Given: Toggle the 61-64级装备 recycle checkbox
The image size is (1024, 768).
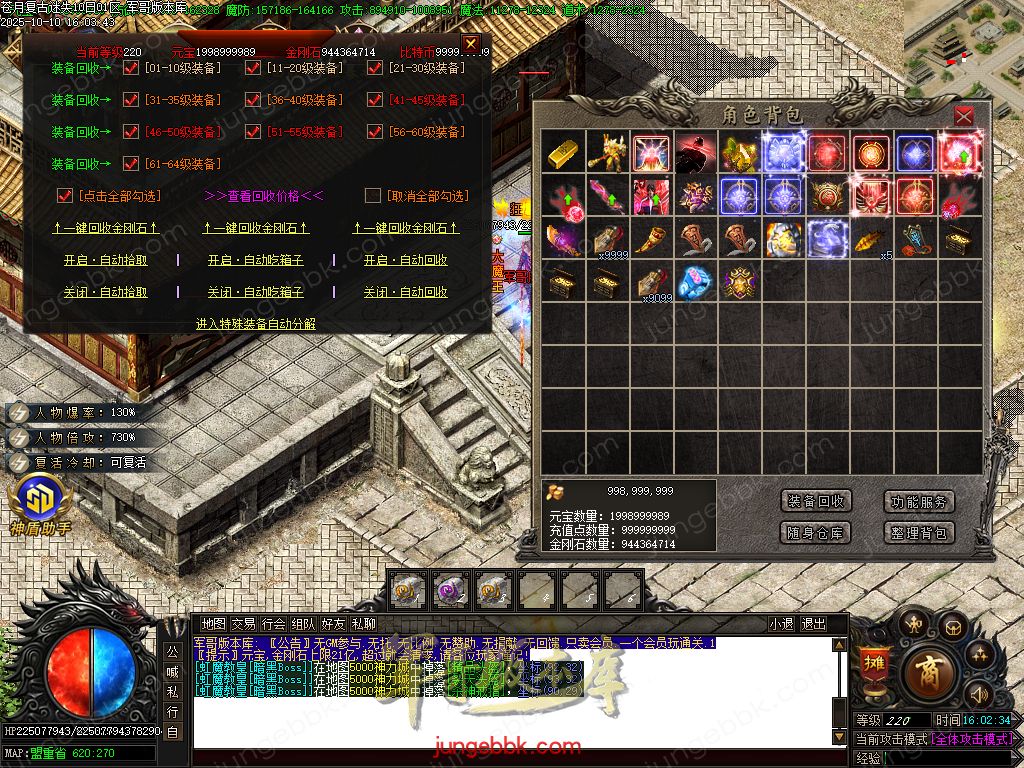Looking at the screenshot, I should click(x=130, y=164).
